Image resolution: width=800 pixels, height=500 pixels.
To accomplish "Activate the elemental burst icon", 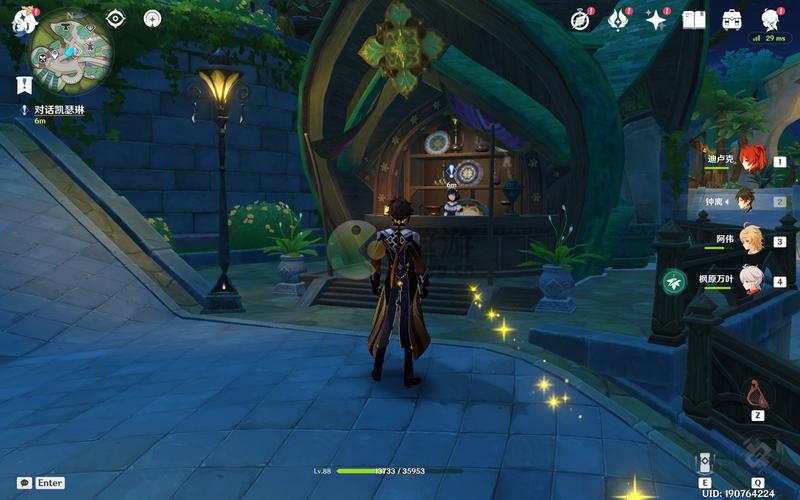I will pos(757,458).
